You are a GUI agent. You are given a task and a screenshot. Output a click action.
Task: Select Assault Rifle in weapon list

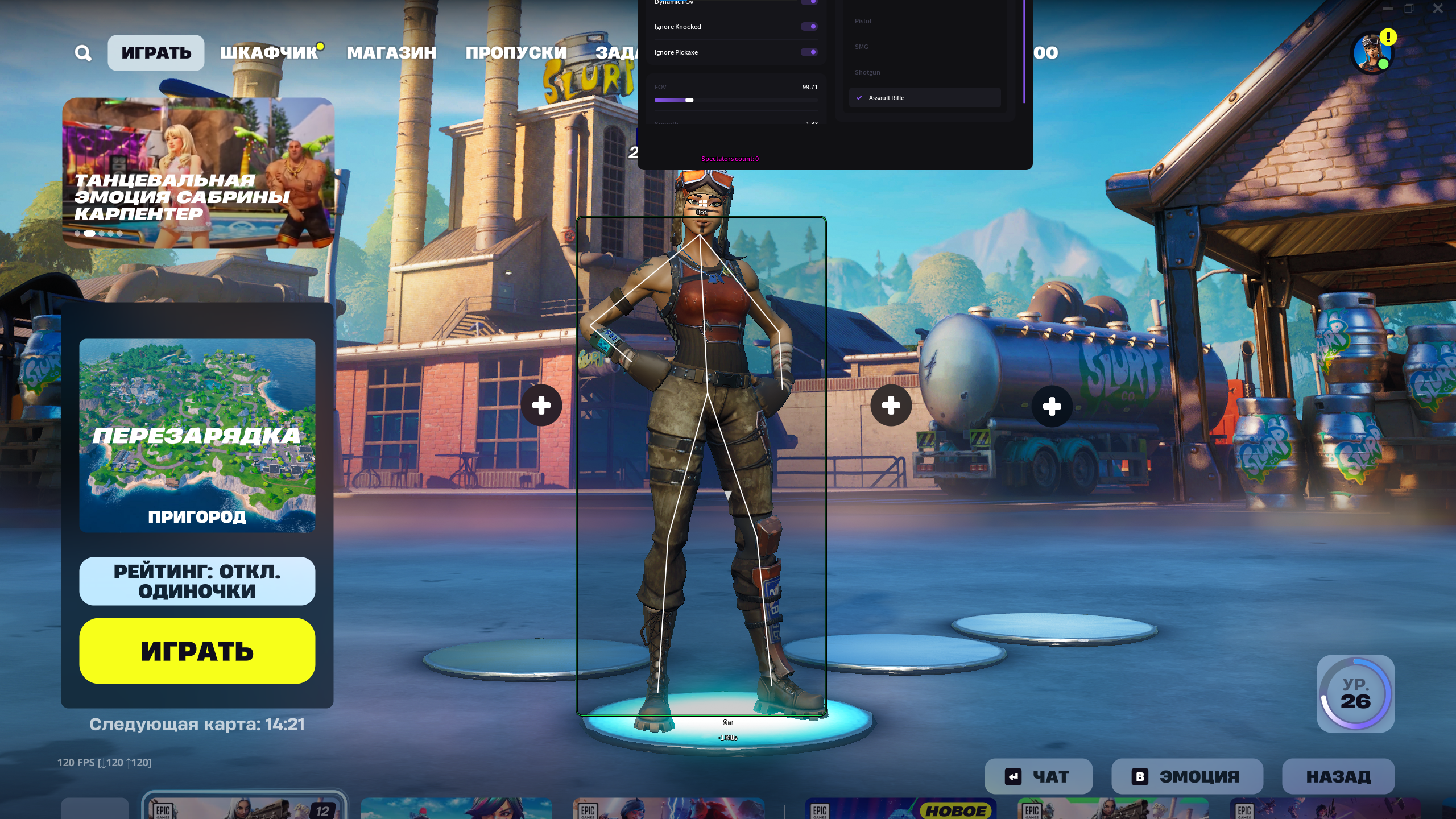[x=925, y=98]
